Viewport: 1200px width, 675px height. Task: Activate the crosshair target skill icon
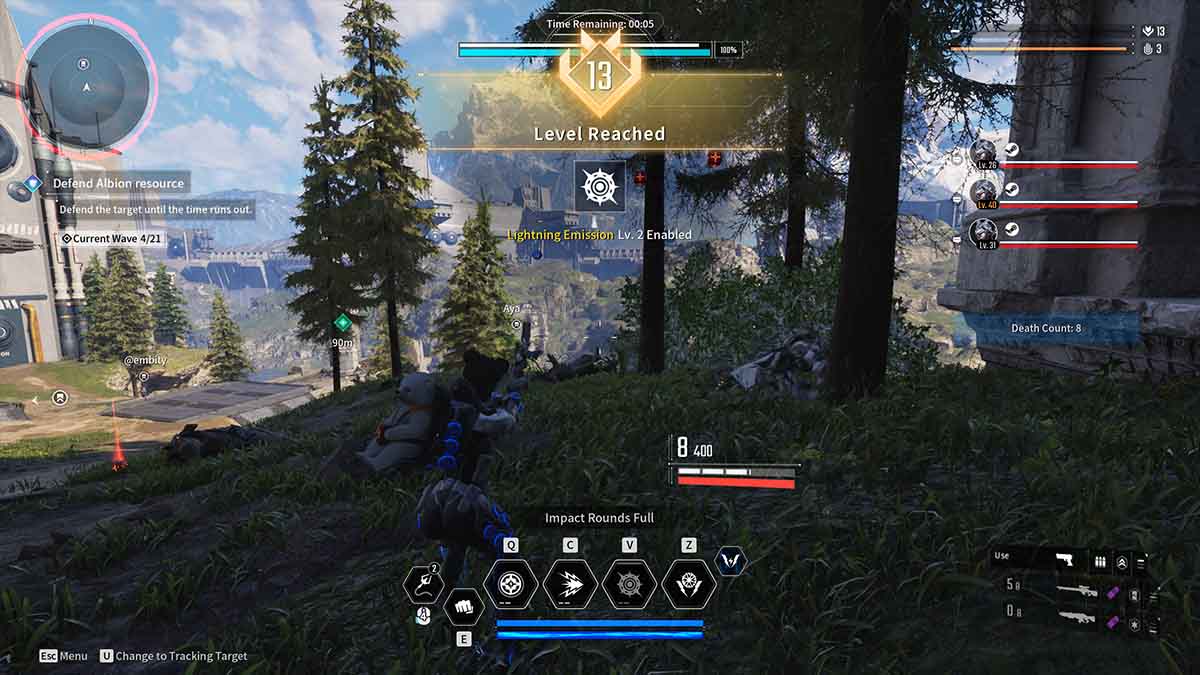point(511,584)
